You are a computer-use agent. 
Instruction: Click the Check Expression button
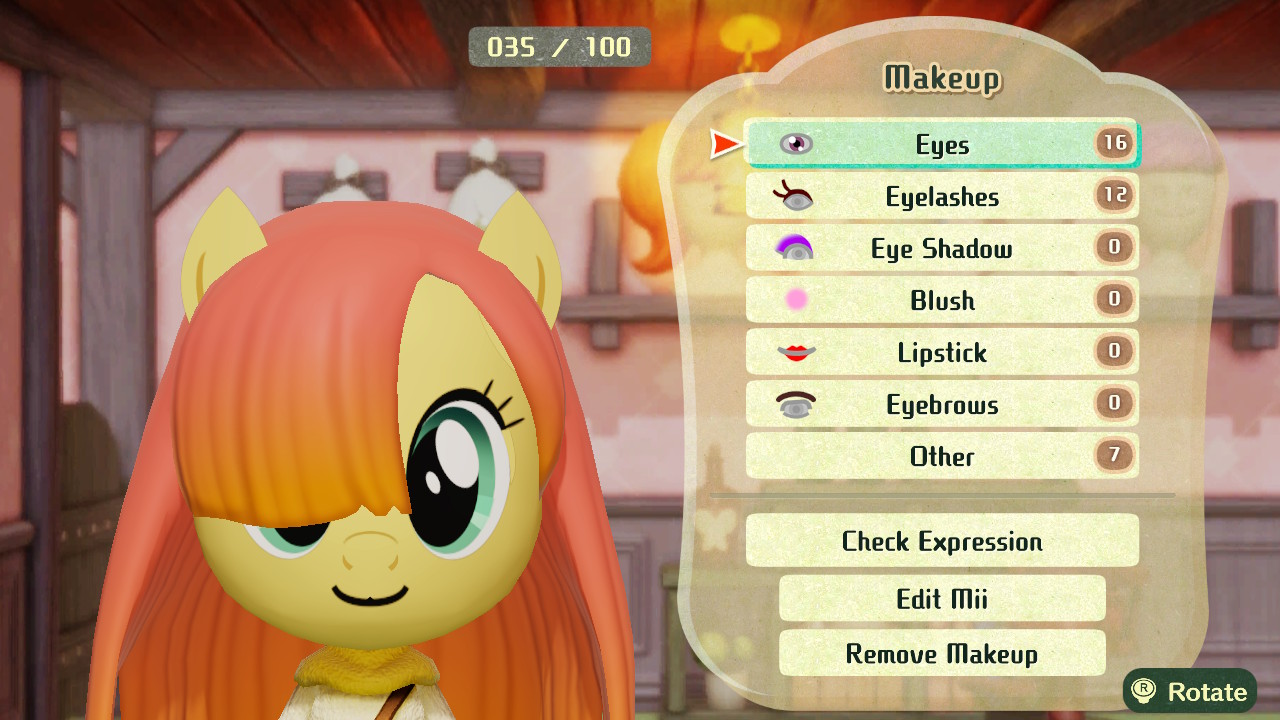click(x=942, y=541)
